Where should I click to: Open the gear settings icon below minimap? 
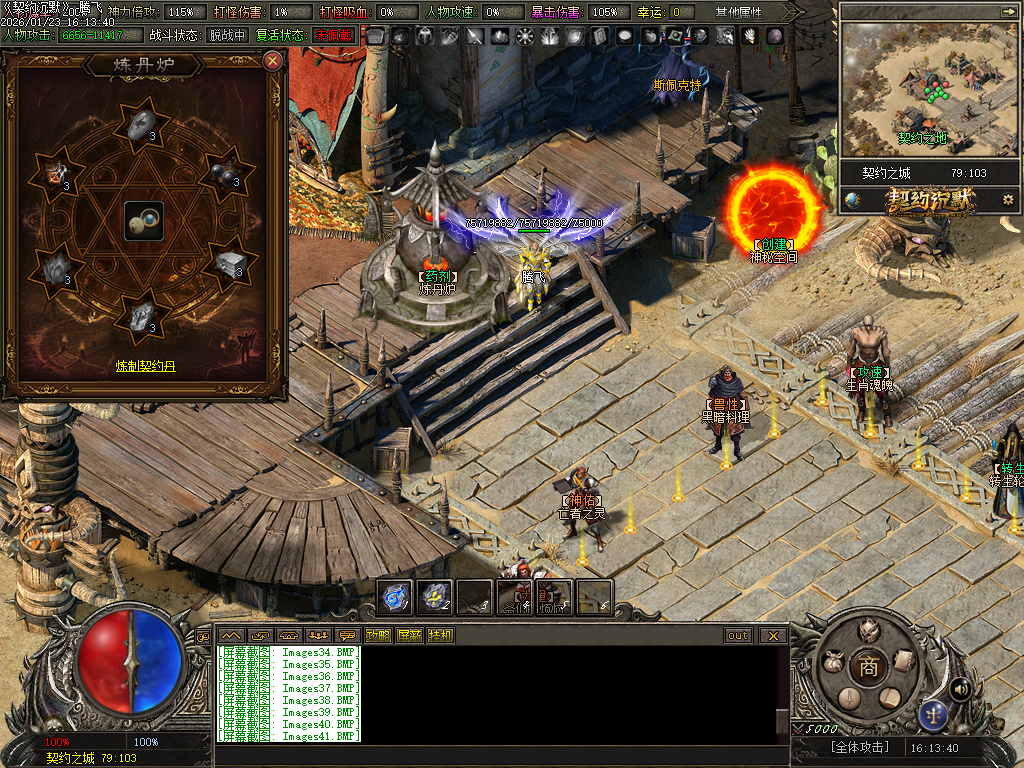[x=1007, y=200]
